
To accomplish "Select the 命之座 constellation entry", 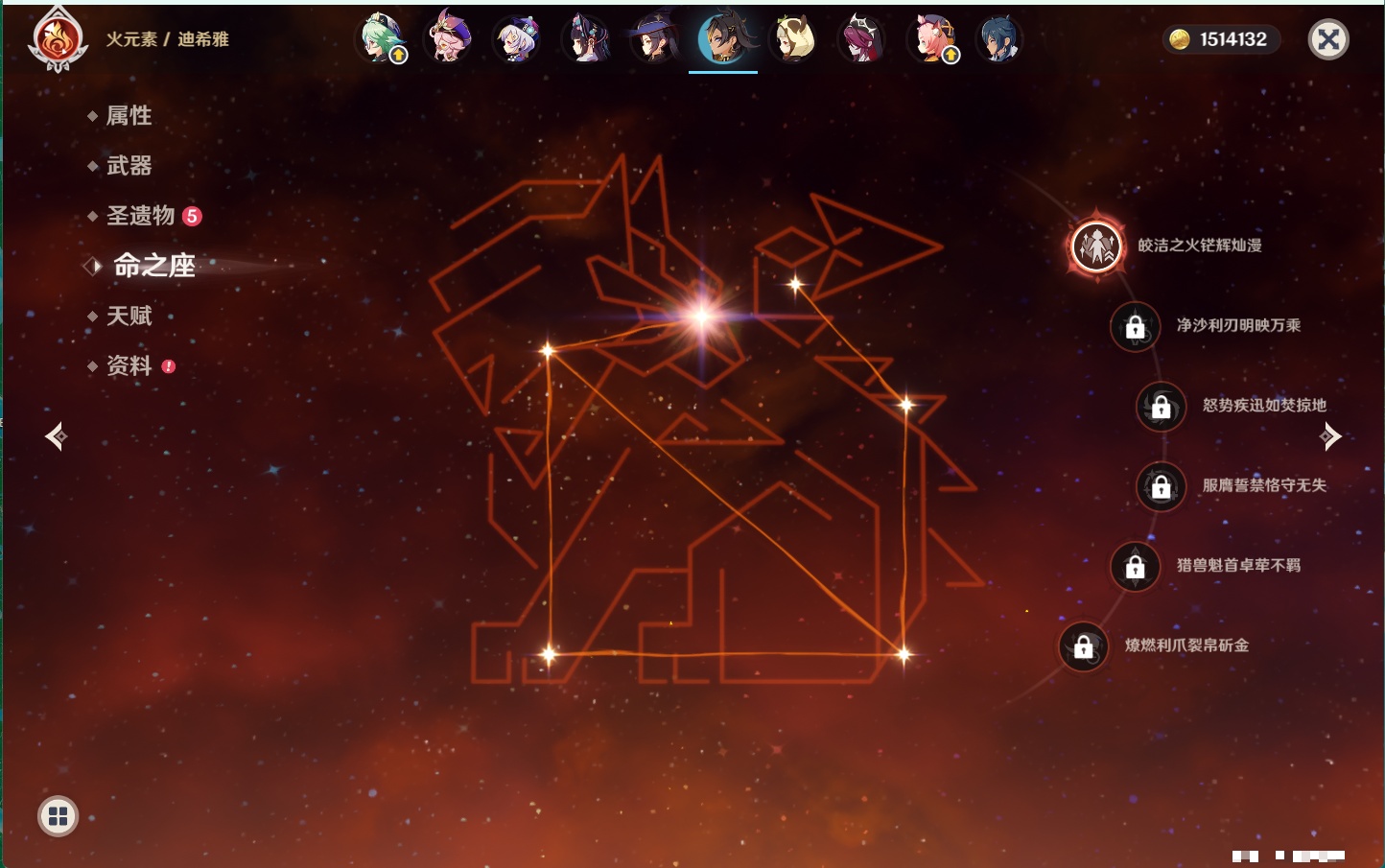I will tap(153, 266).
